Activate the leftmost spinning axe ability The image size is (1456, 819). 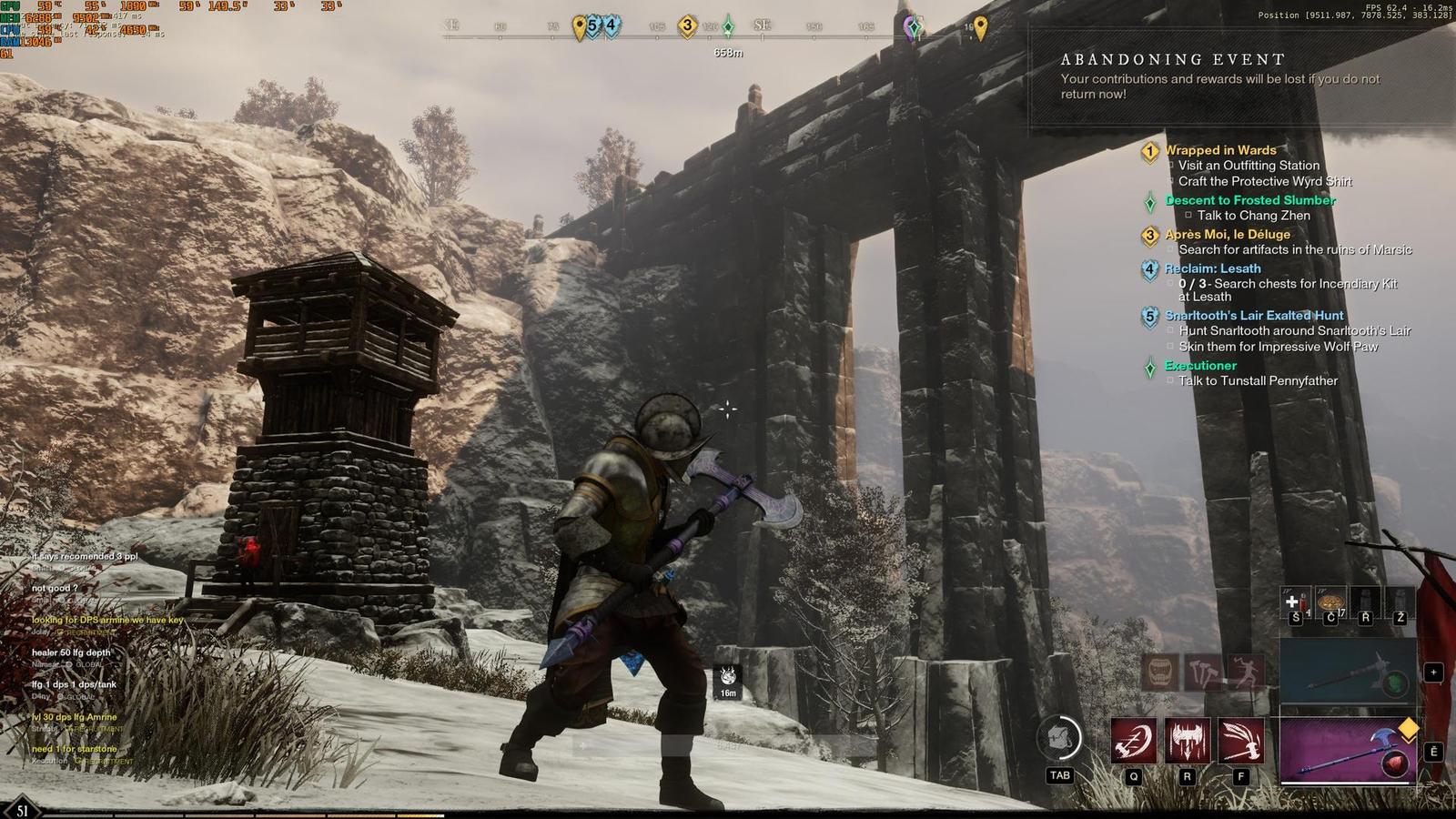tap(1134, 741)
